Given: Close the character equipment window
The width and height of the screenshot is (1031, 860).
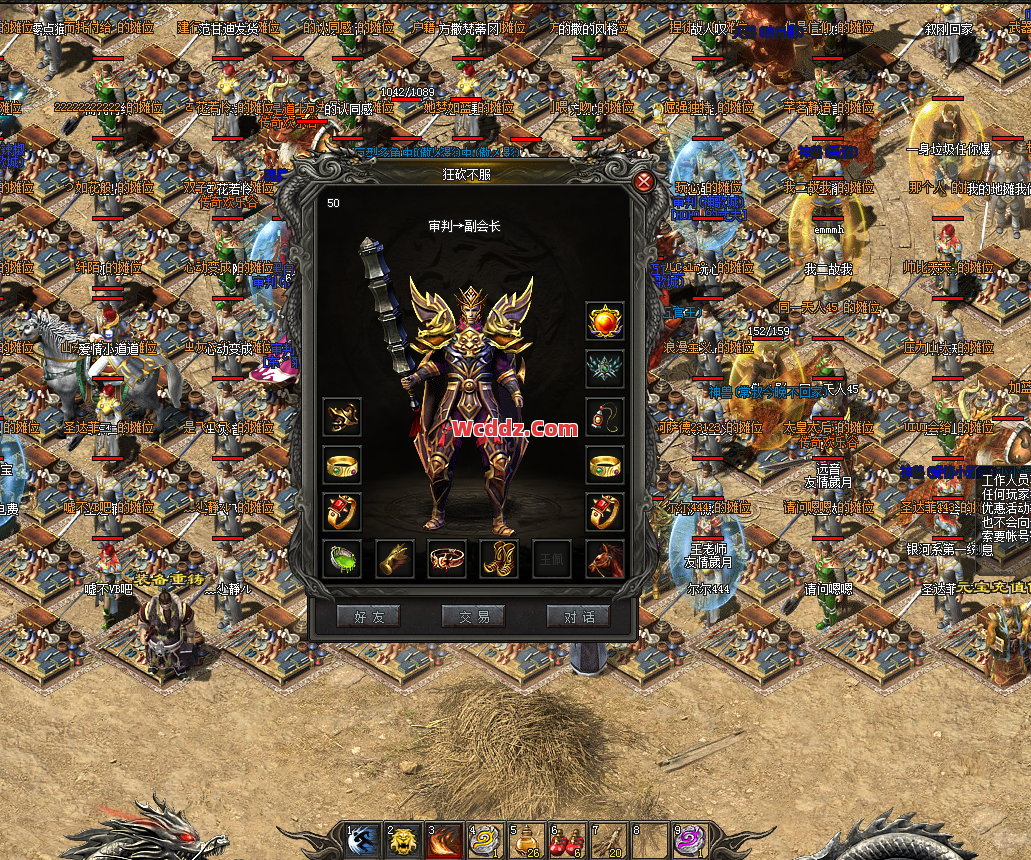Looking at the screenshot, I should 645,181.
